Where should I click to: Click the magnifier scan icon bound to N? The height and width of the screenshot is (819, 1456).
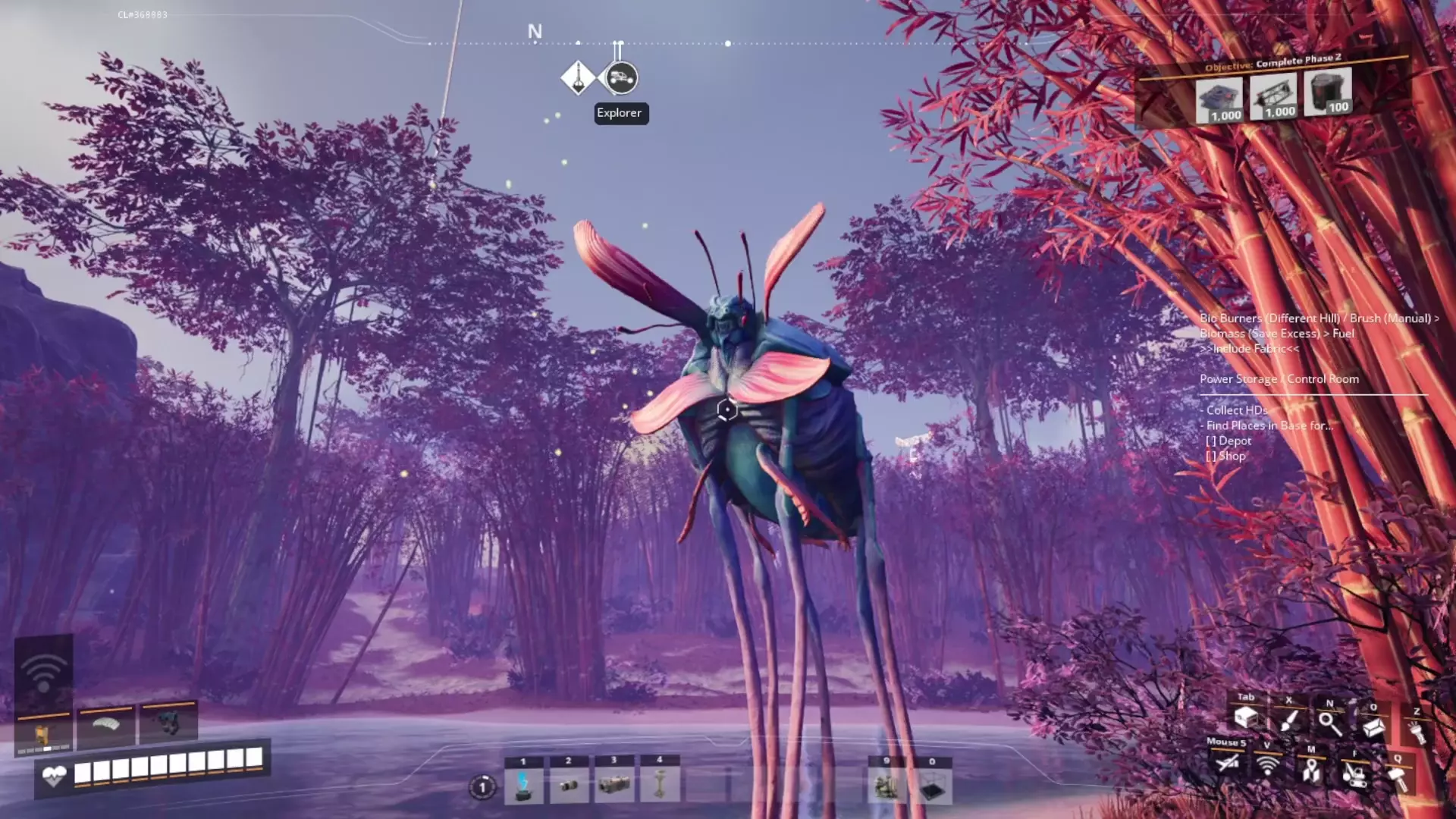[1330, 724]
